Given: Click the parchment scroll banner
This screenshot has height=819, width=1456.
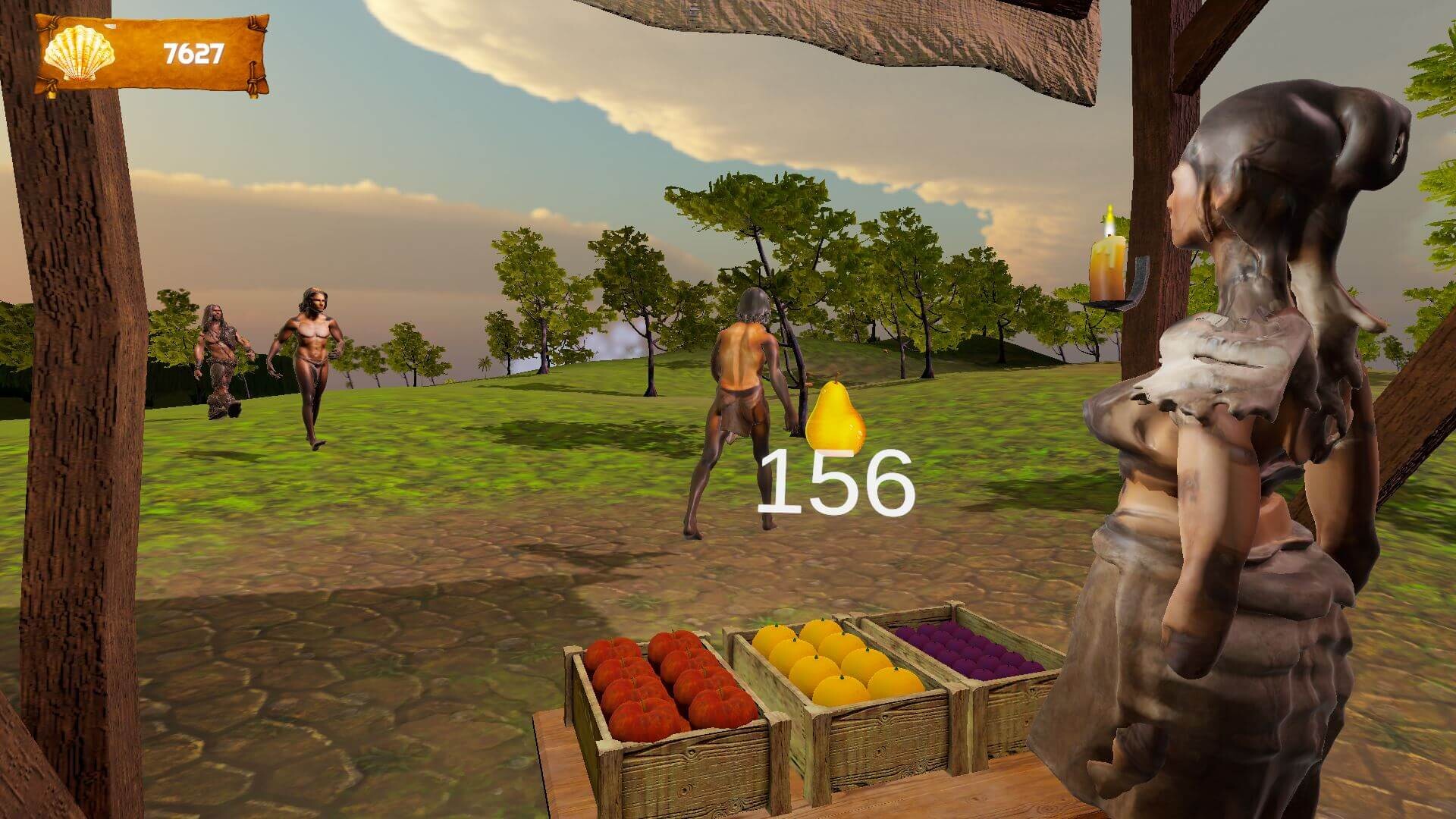Looking at the screenshot, I should (x=152, y=52).
